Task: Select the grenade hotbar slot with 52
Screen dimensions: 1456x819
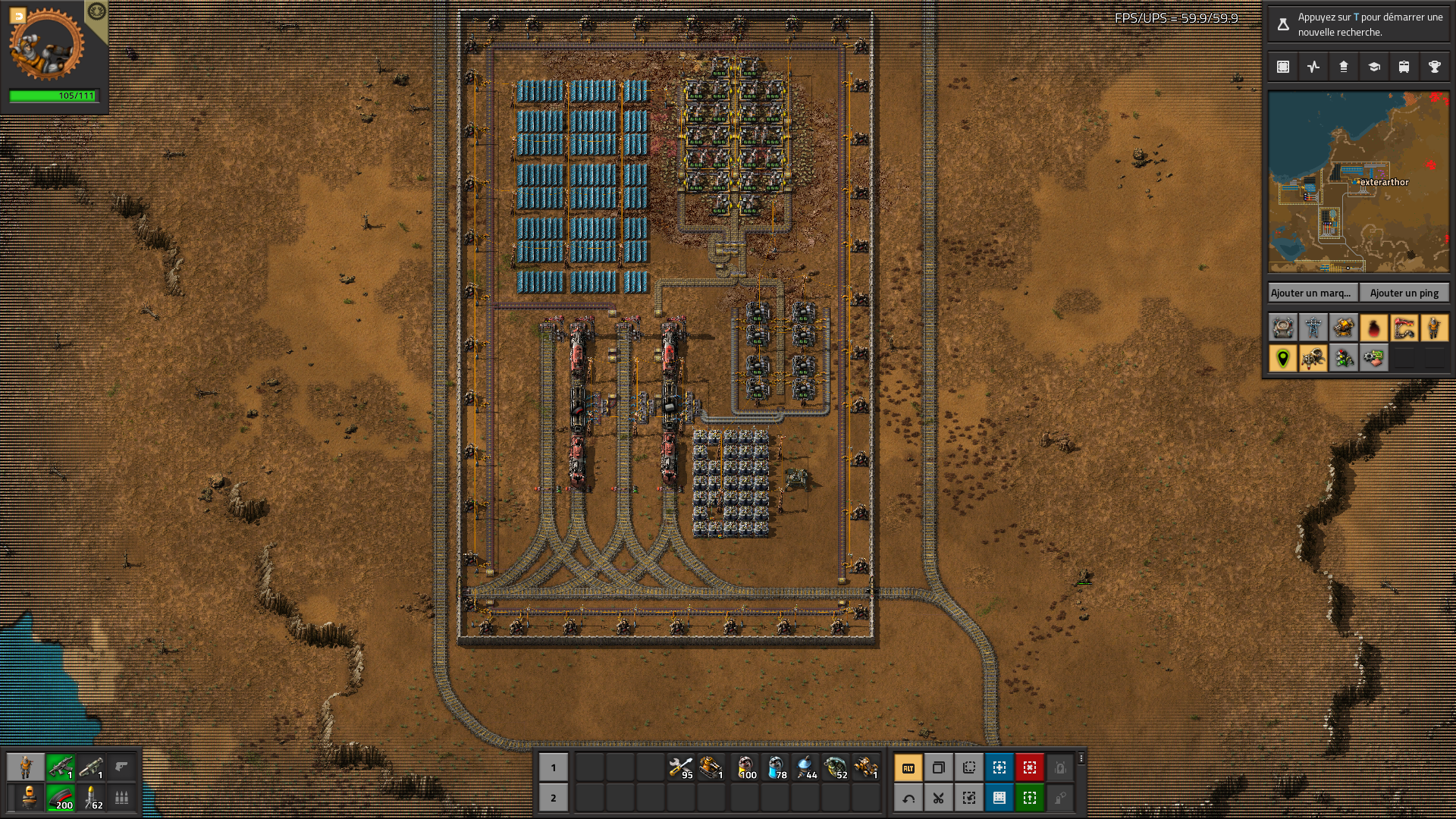Action: coord(836,767)
